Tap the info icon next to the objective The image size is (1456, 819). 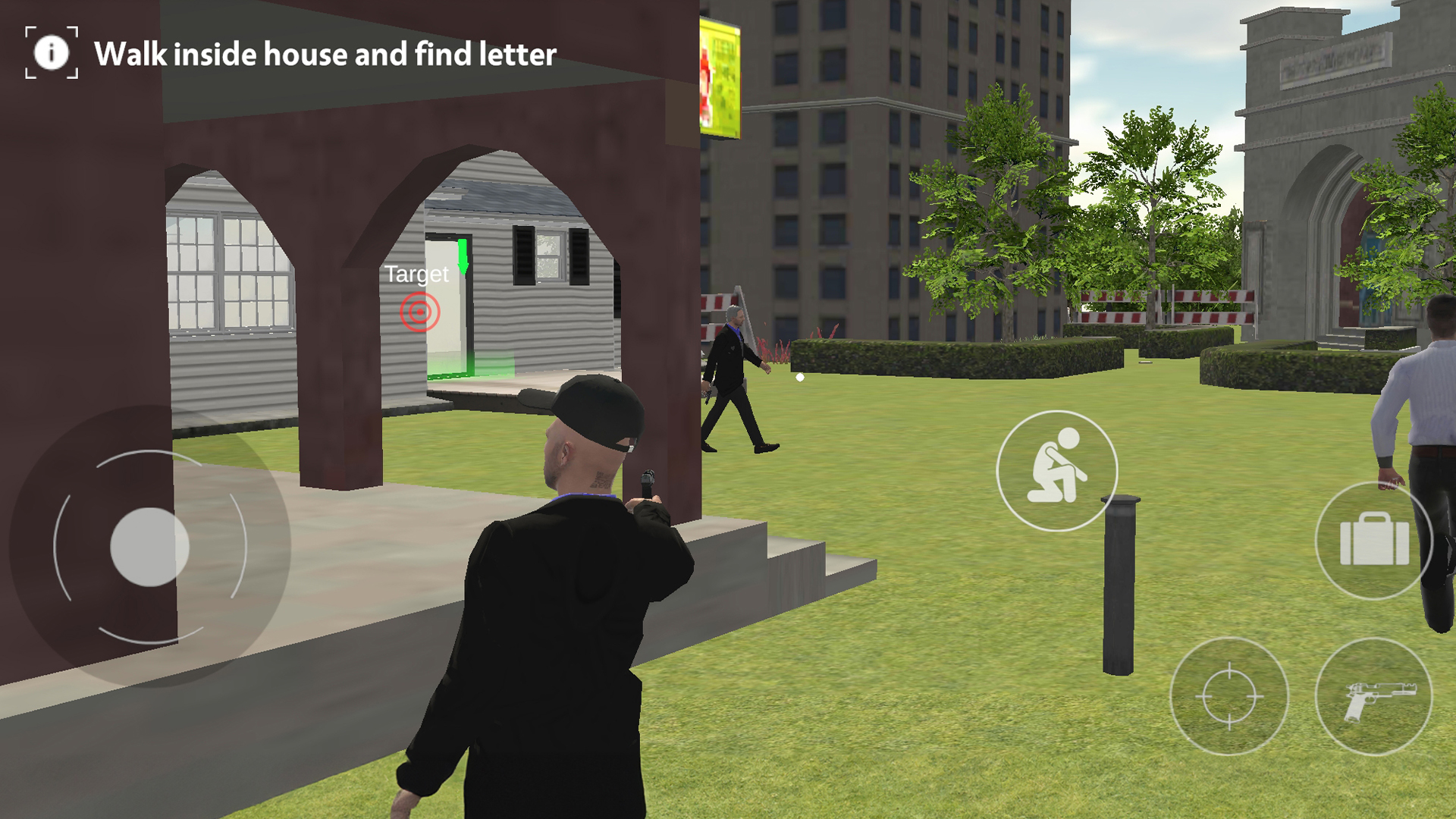[52, 53]
